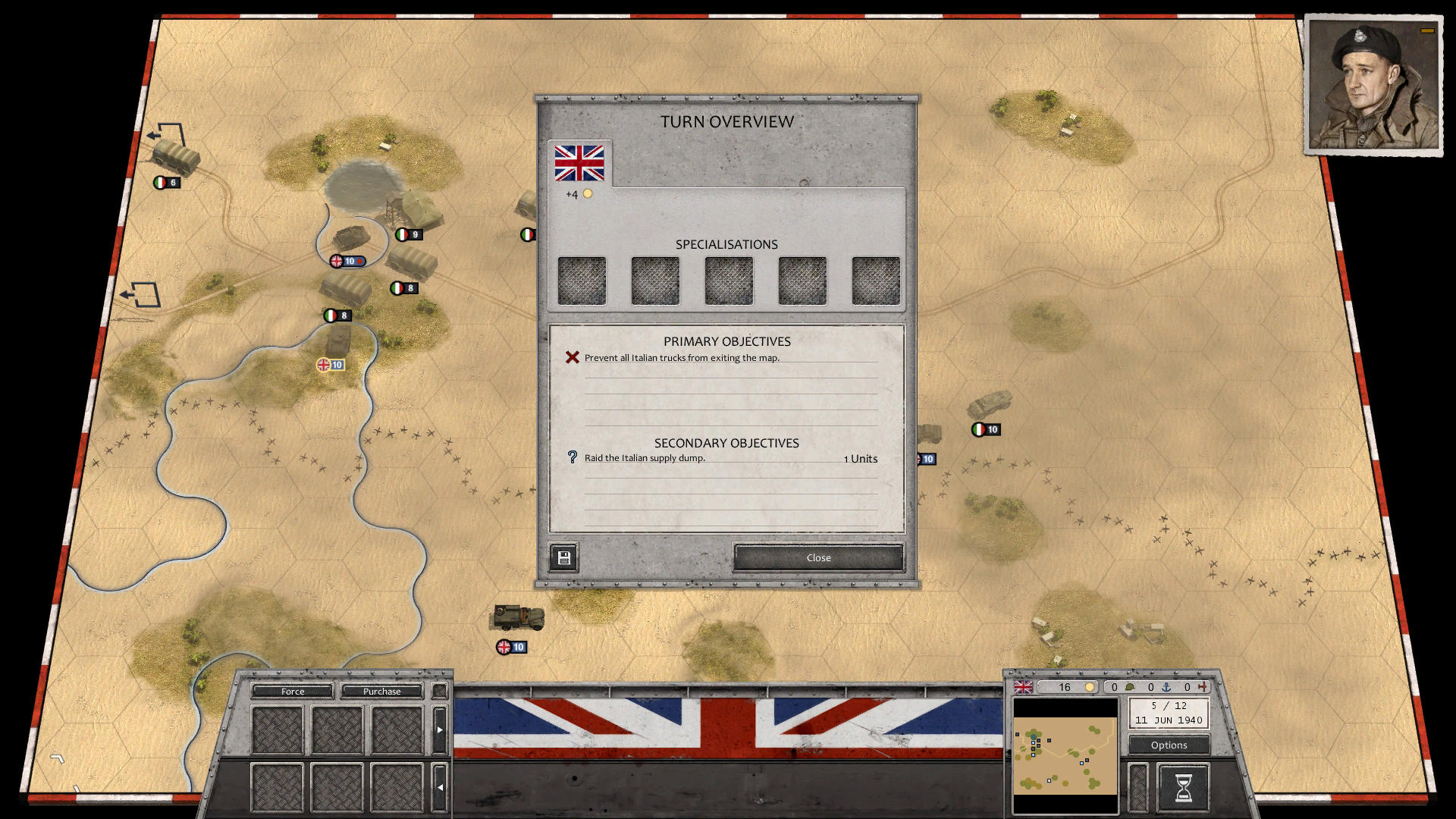Click the anchor naval capacity icon

click(x=1167, y=688)
